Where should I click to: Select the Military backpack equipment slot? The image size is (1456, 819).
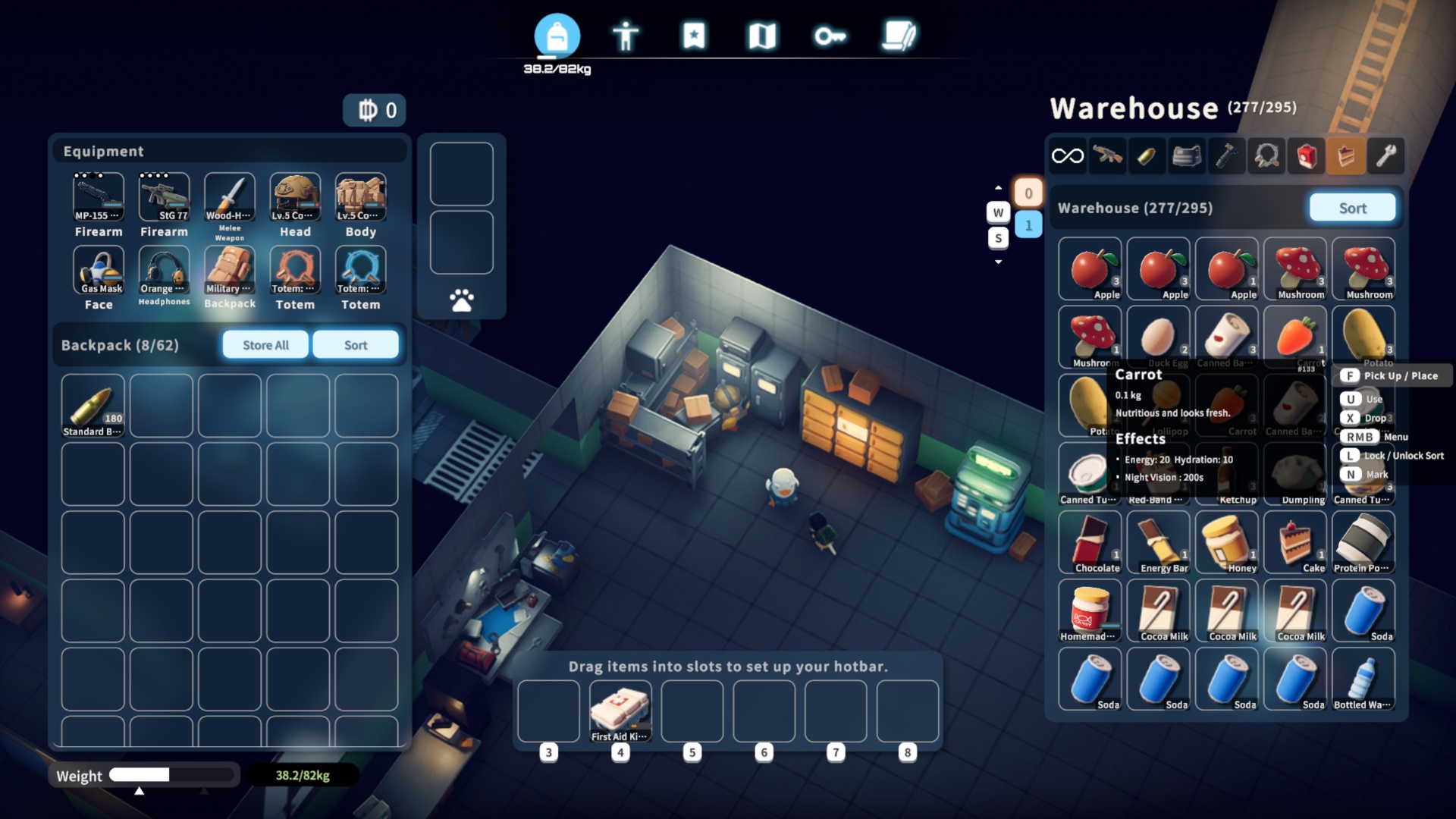point(229,271)
